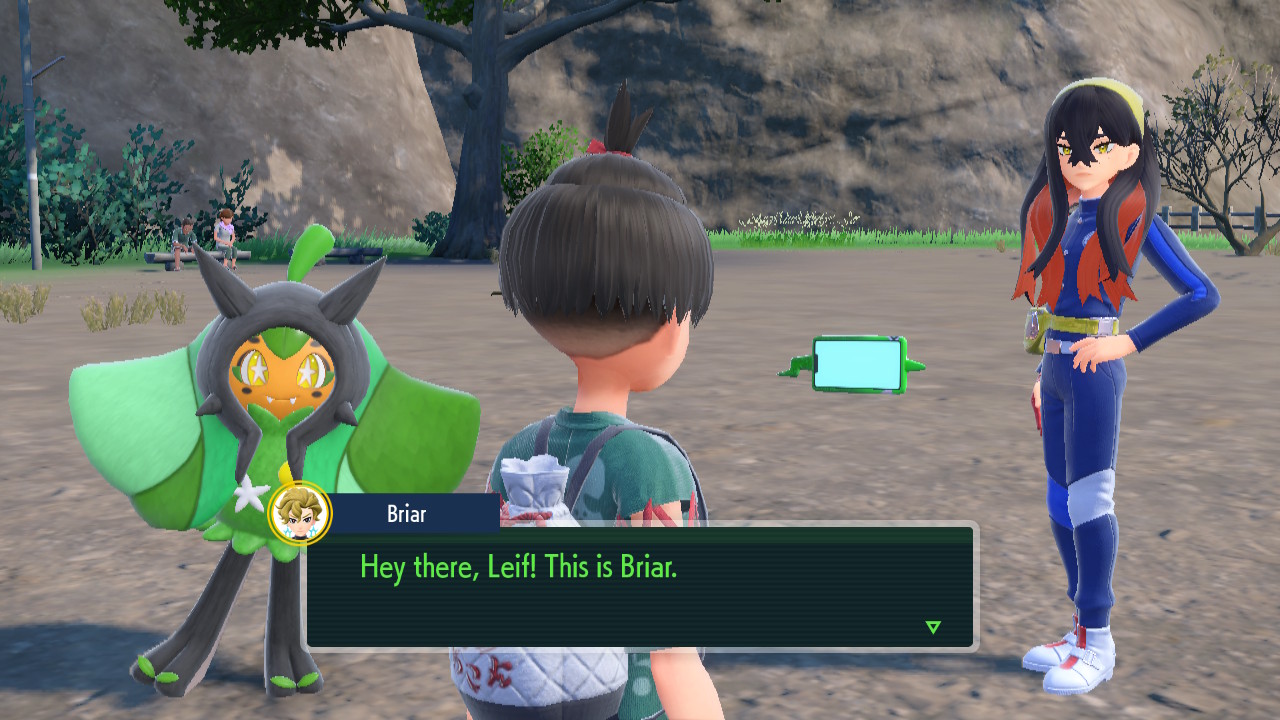Viewport: 1280px width, 720px height.
Task: Click Briar's speaker portrait icon
Action: coord(299,513)
